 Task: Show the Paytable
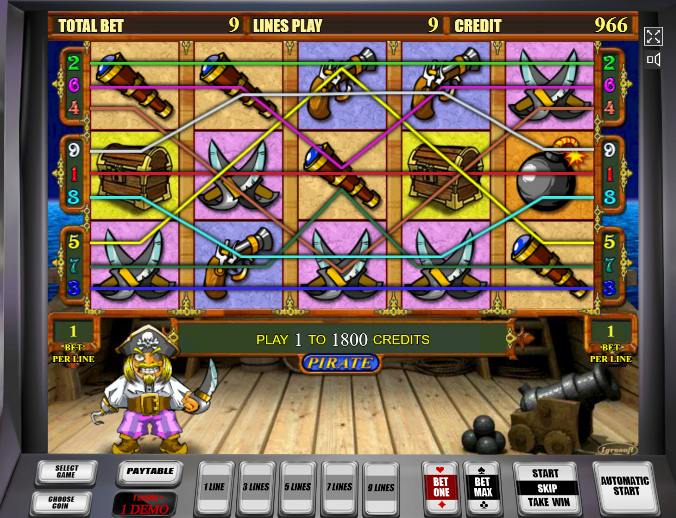(149, 470)
